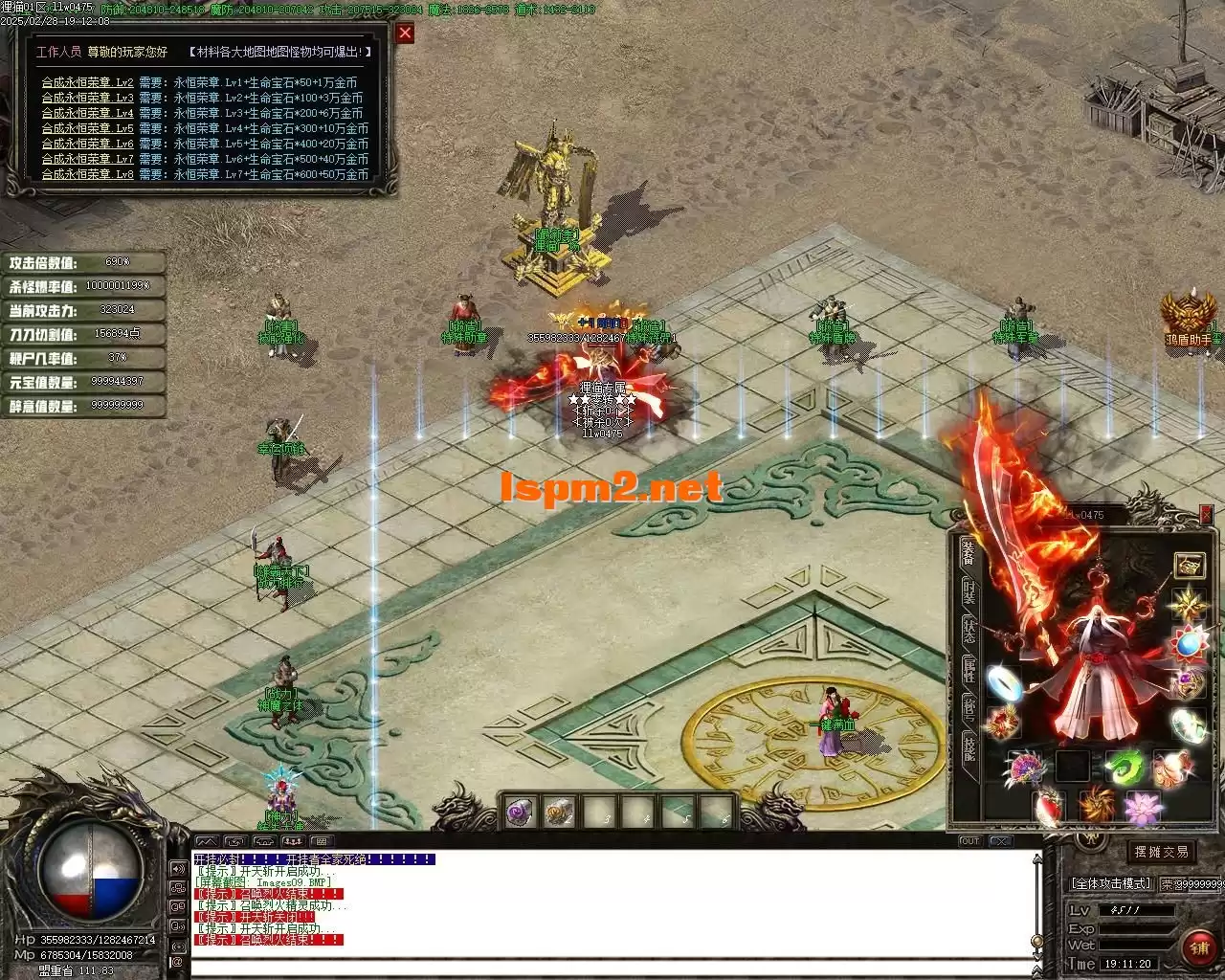Close the character equipment panel

[x=1207, y=515]
